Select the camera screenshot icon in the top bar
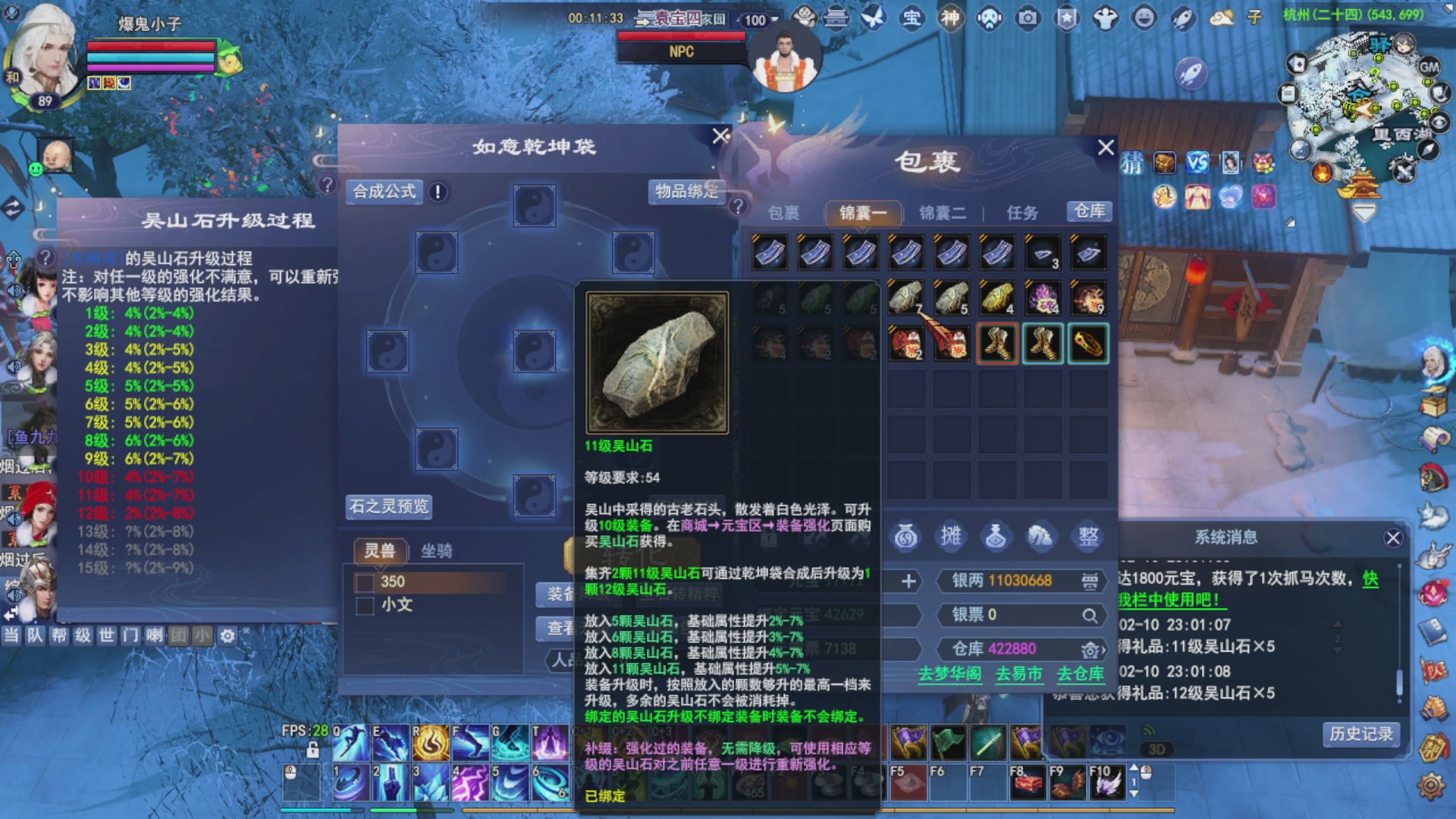This screenshot has width=1456, height=819. click(1028, 19)
